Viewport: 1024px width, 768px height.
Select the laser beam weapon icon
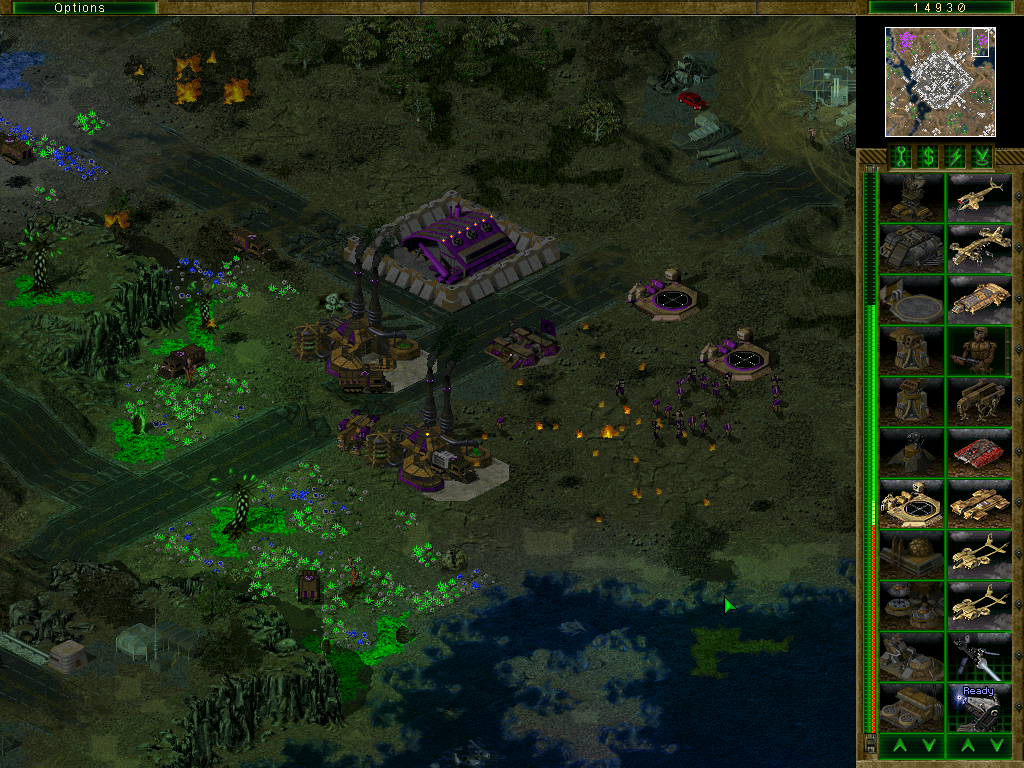(x=980, y=657)
